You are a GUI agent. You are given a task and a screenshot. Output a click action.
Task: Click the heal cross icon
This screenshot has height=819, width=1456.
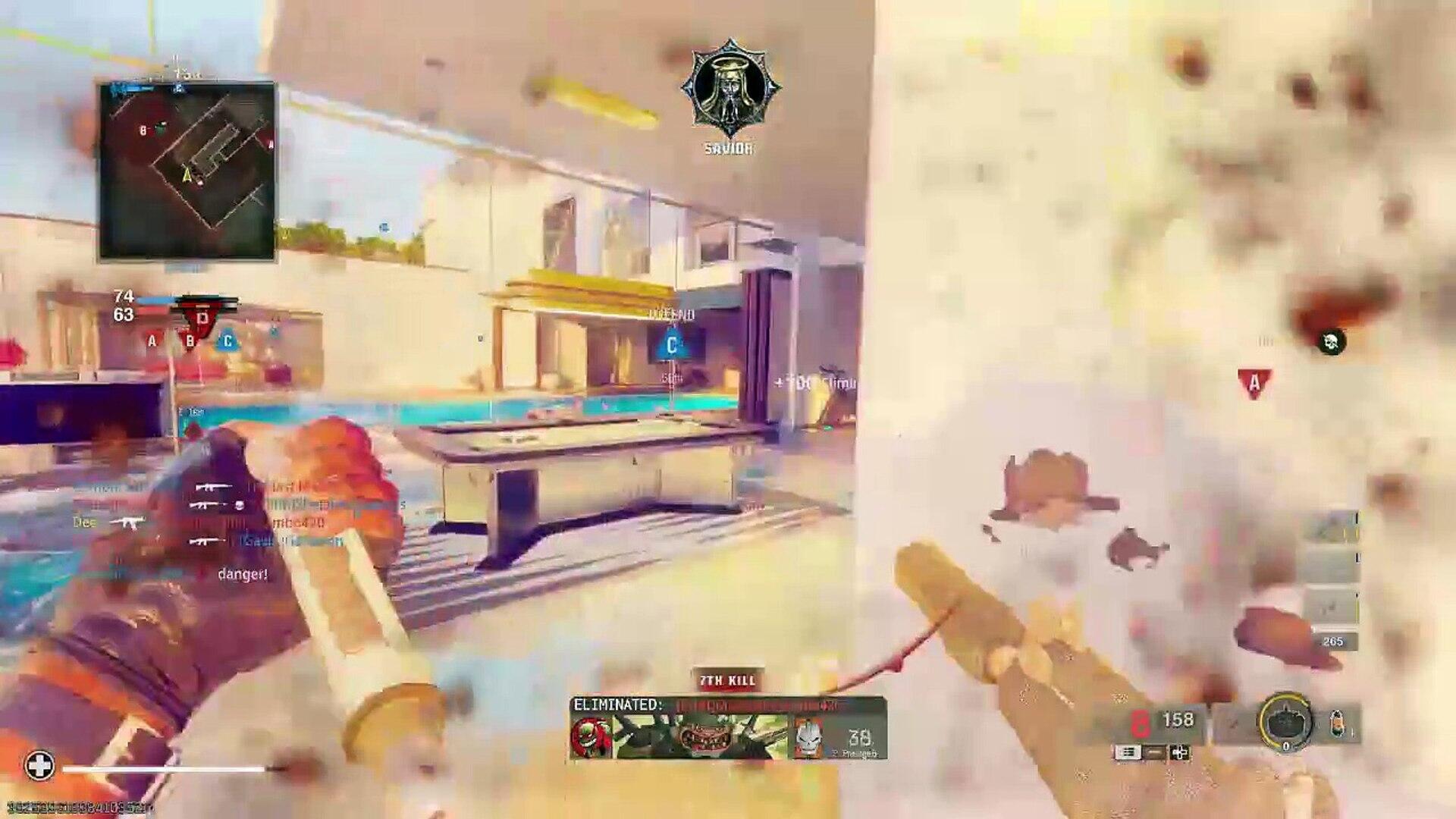(x=39, y=766)
